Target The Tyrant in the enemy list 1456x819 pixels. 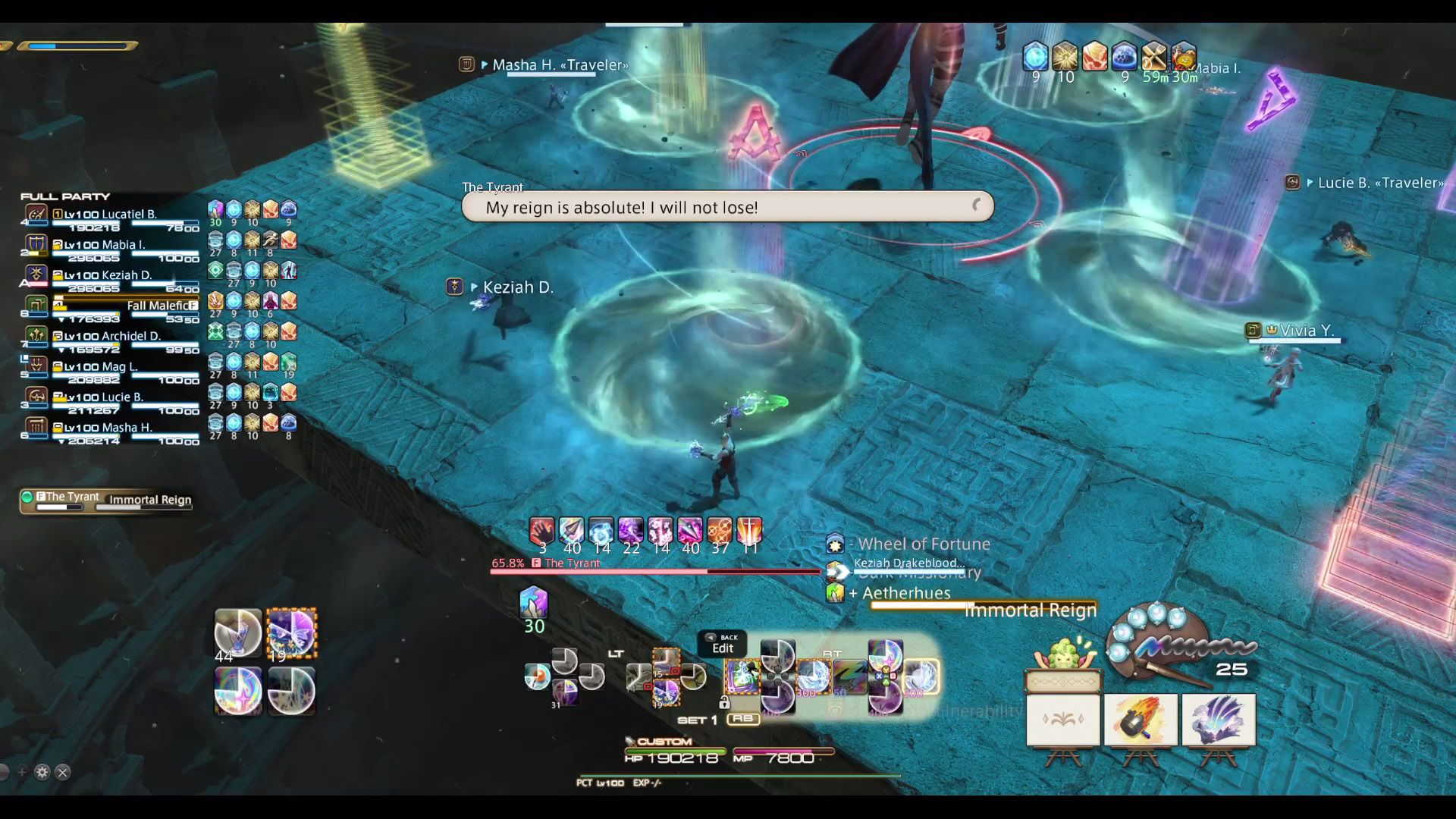pyautogui.click(x=72, y=497)
